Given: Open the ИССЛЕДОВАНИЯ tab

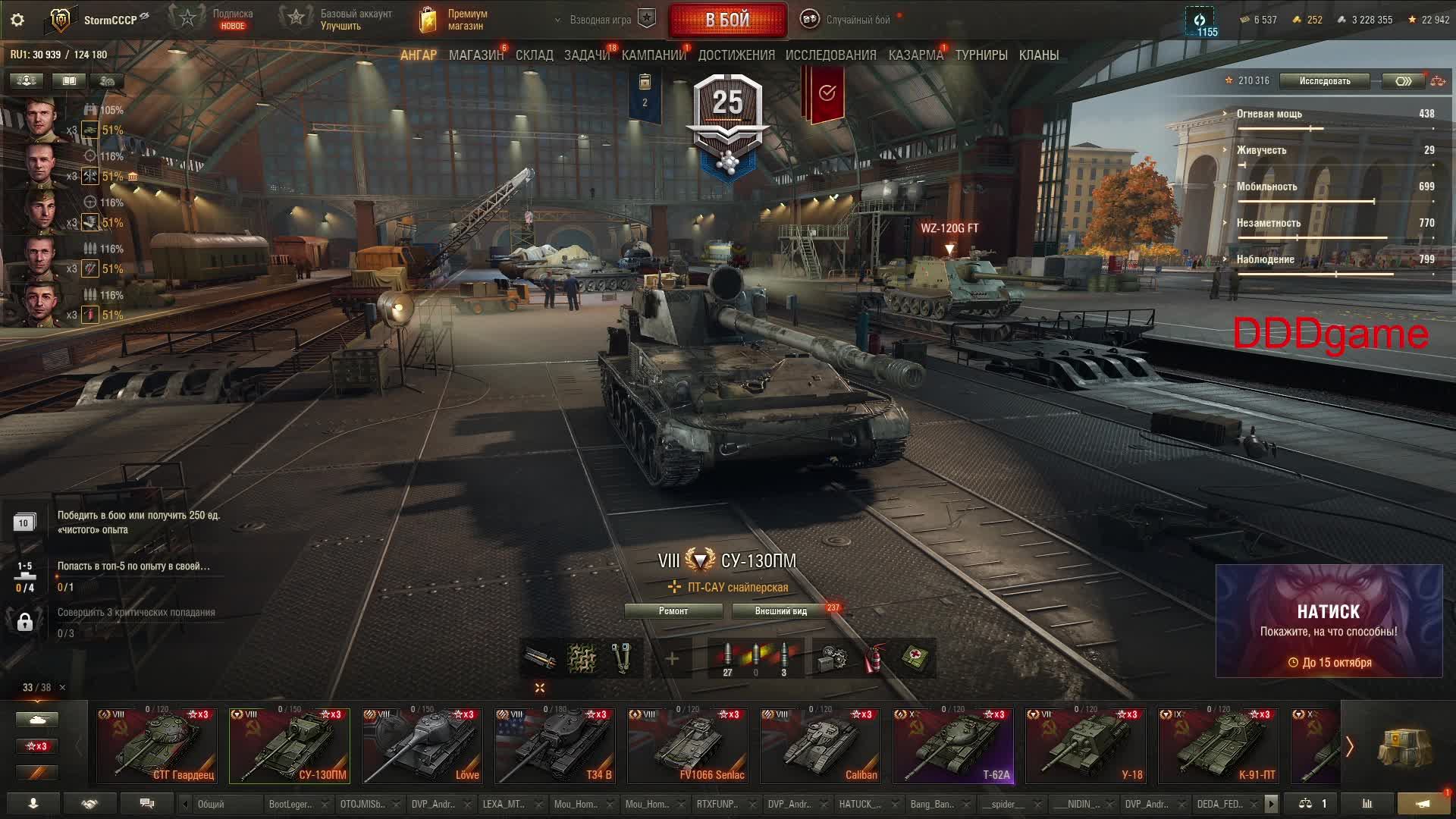Looking at the screenshot, I should 830,55.
